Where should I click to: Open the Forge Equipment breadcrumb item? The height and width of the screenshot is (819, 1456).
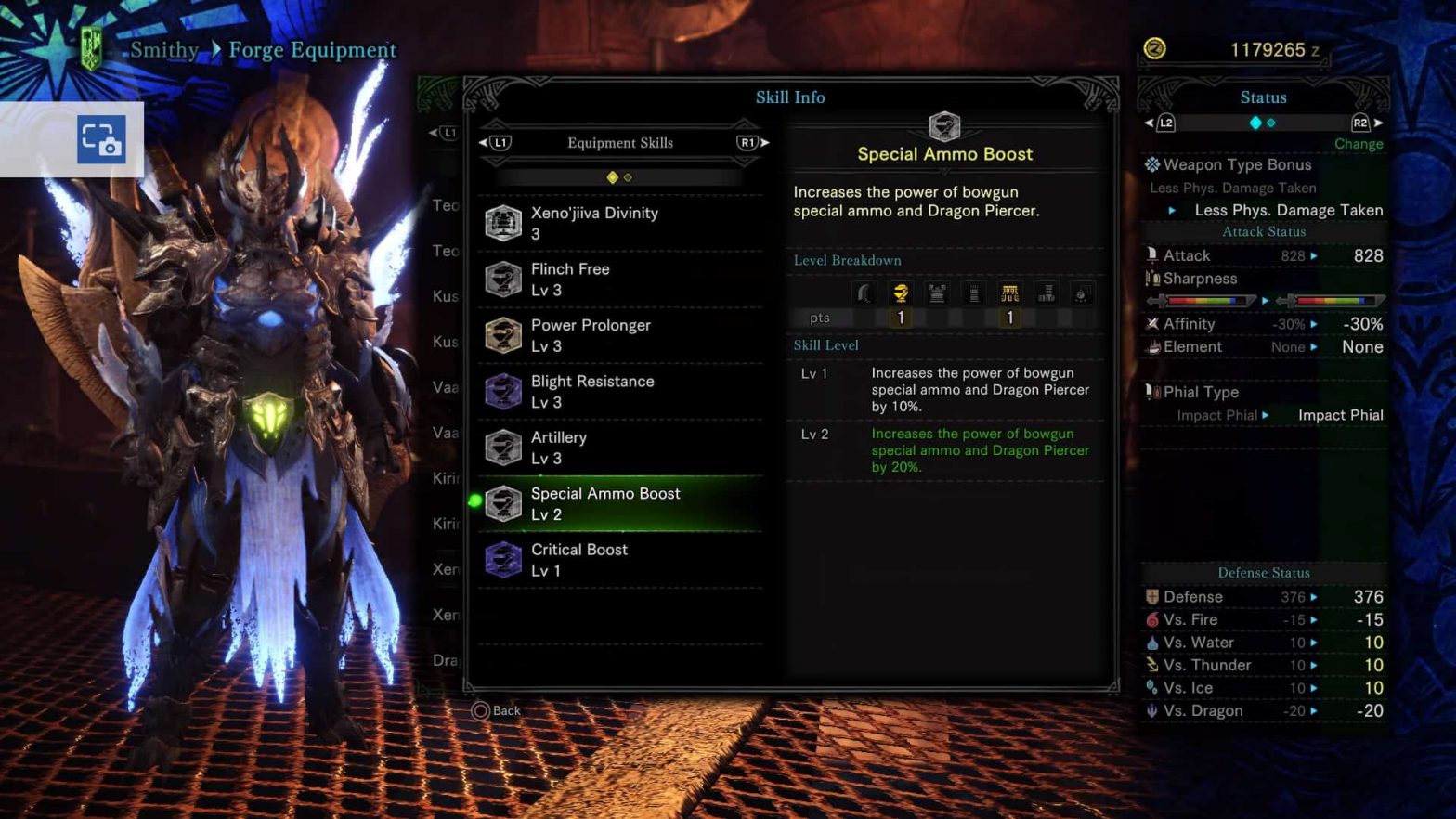(x=312, y=50)
